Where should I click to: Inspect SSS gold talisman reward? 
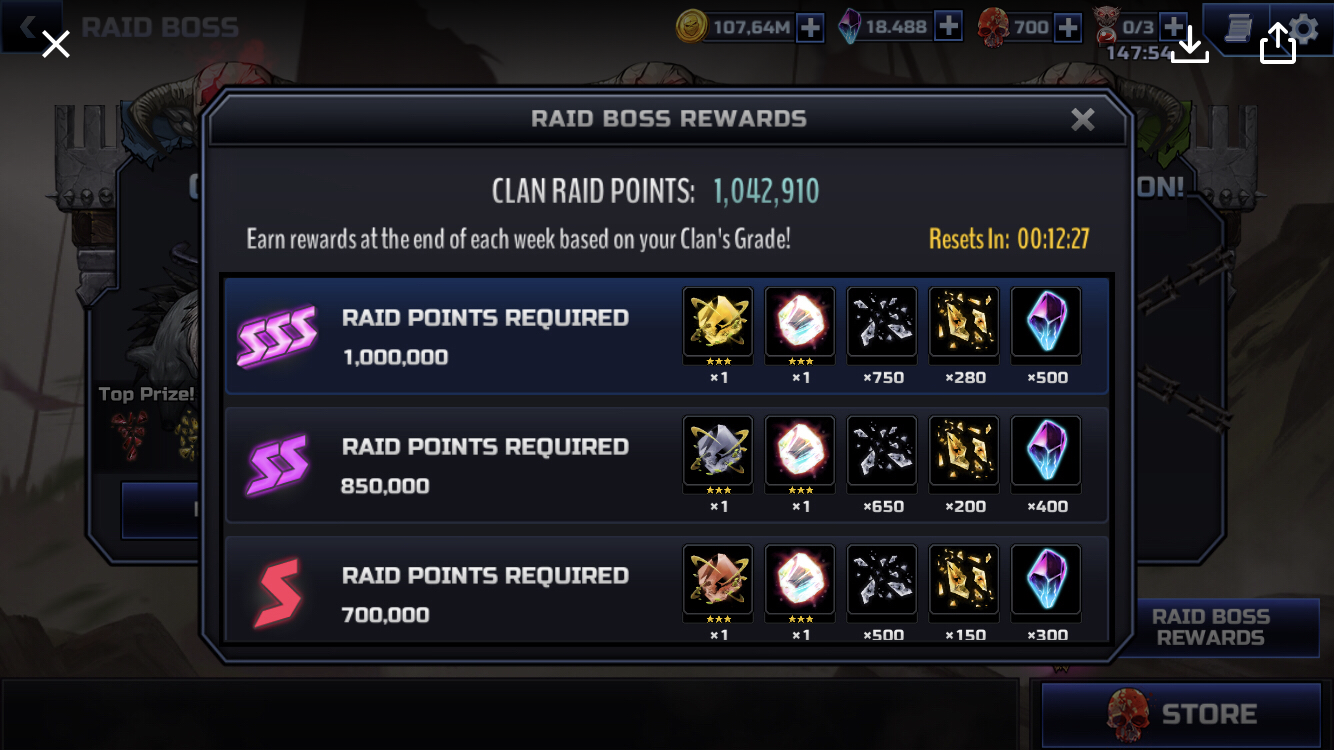point(718,322)
